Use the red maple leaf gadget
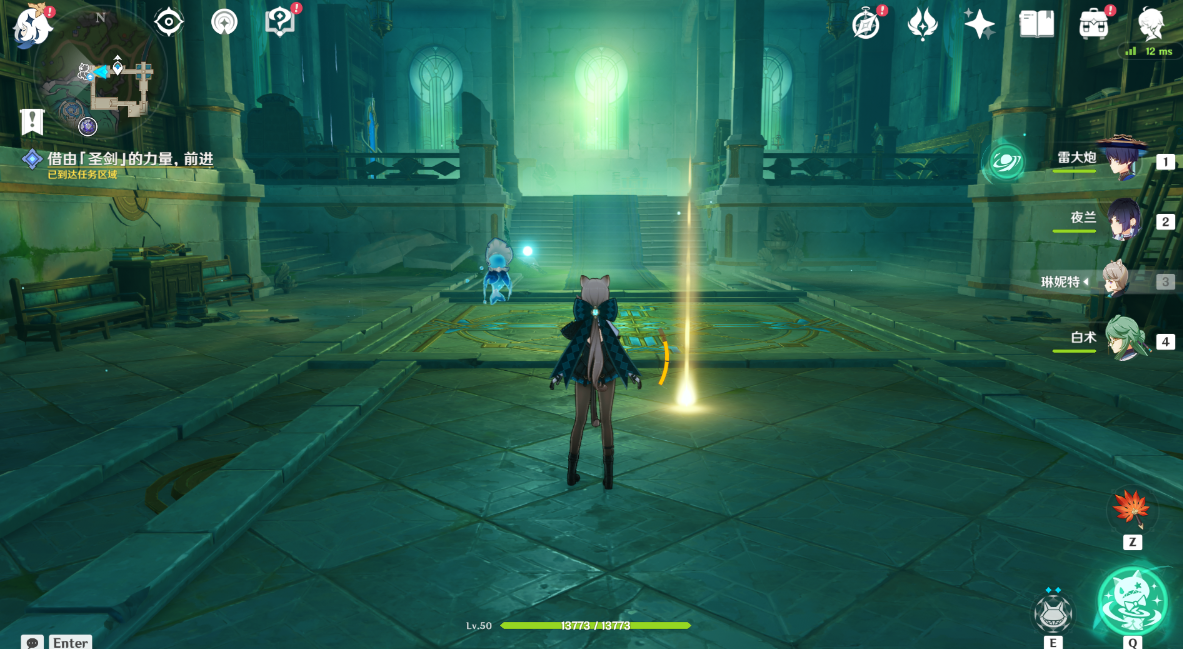This screenshot has height=649, width=1183. 1132,510
